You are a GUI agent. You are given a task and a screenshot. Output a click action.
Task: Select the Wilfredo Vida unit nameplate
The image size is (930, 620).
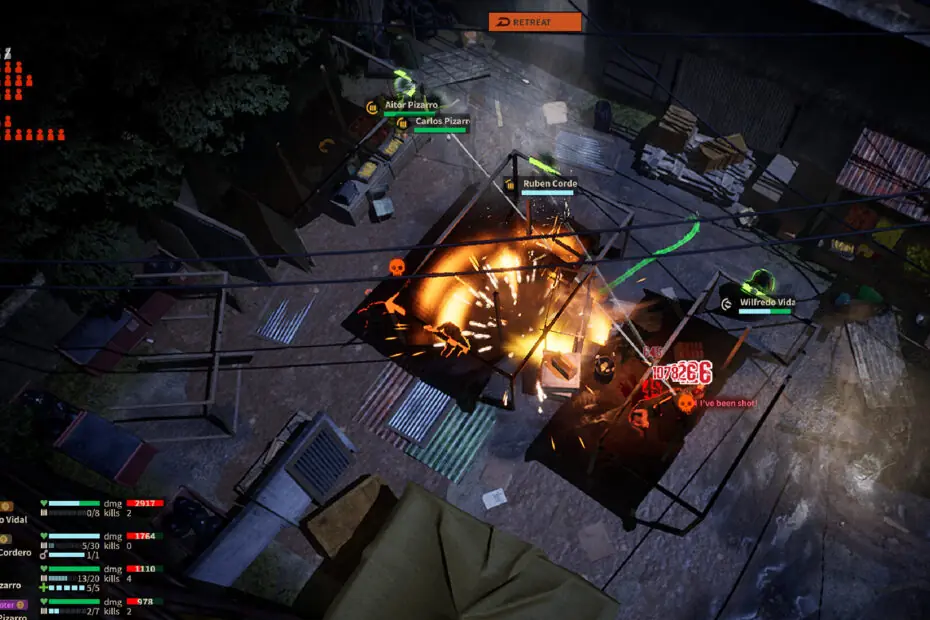(x=764, y=302)
